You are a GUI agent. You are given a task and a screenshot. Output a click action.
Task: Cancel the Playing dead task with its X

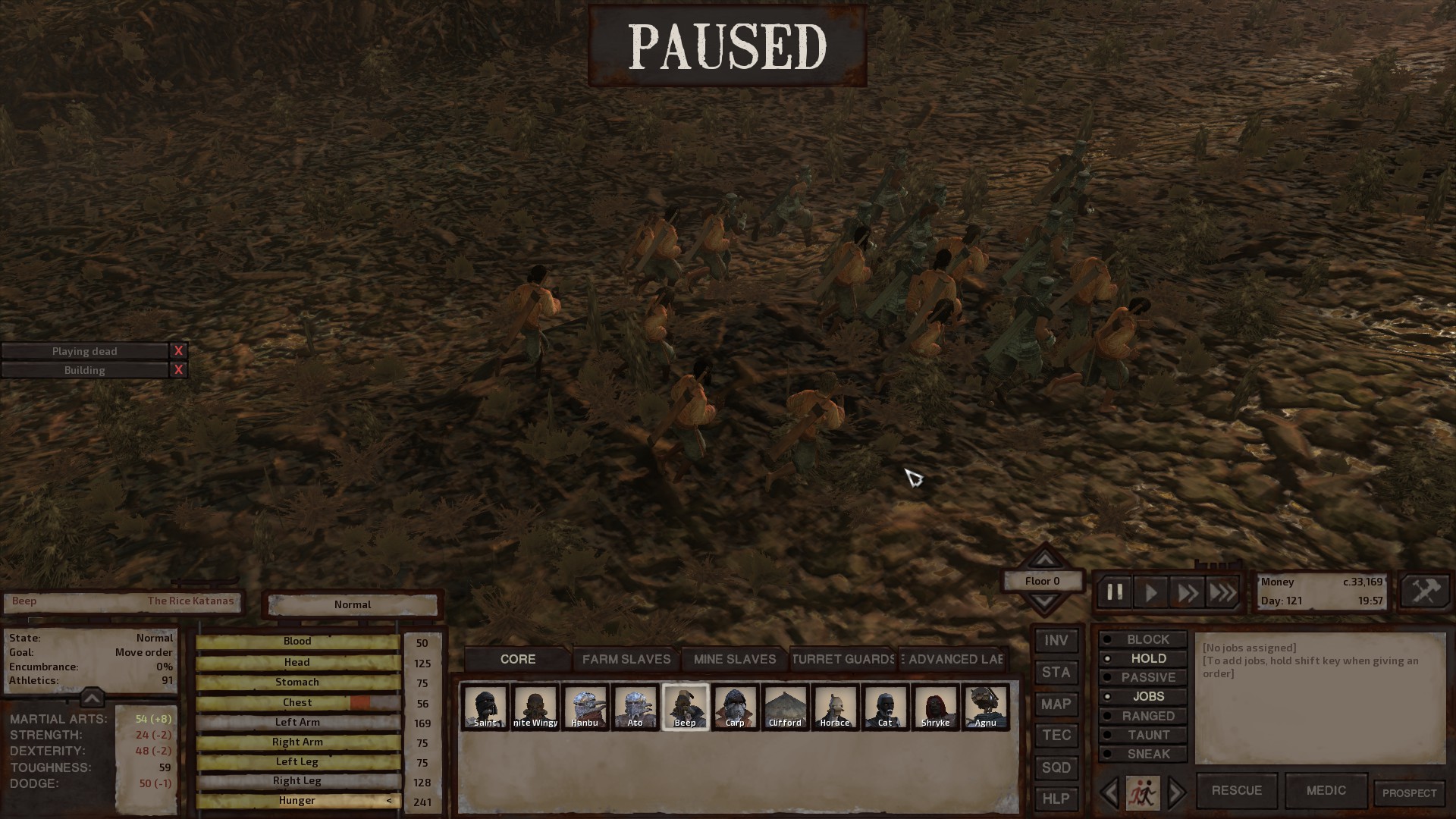point(178,350)
